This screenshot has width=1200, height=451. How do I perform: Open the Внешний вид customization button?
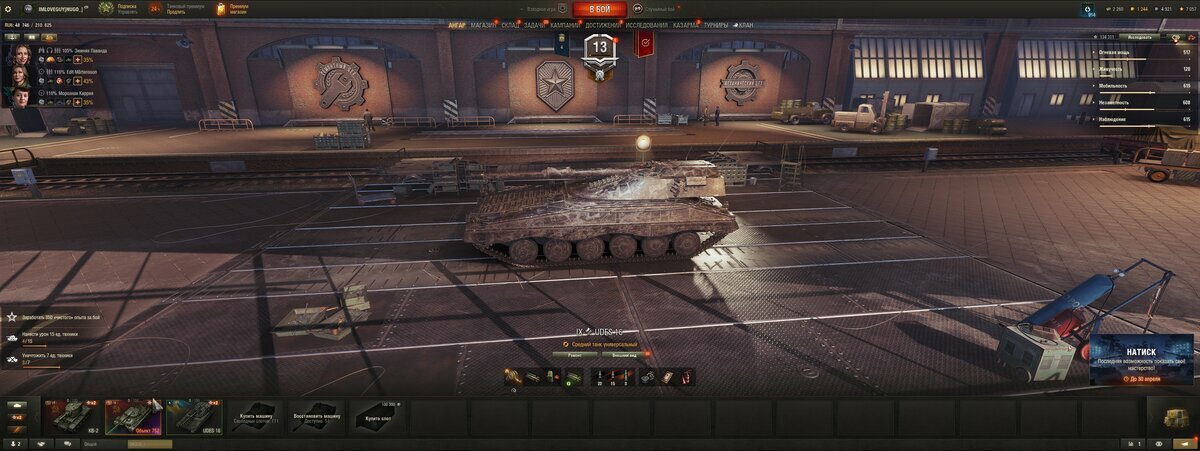click(624, 354)
